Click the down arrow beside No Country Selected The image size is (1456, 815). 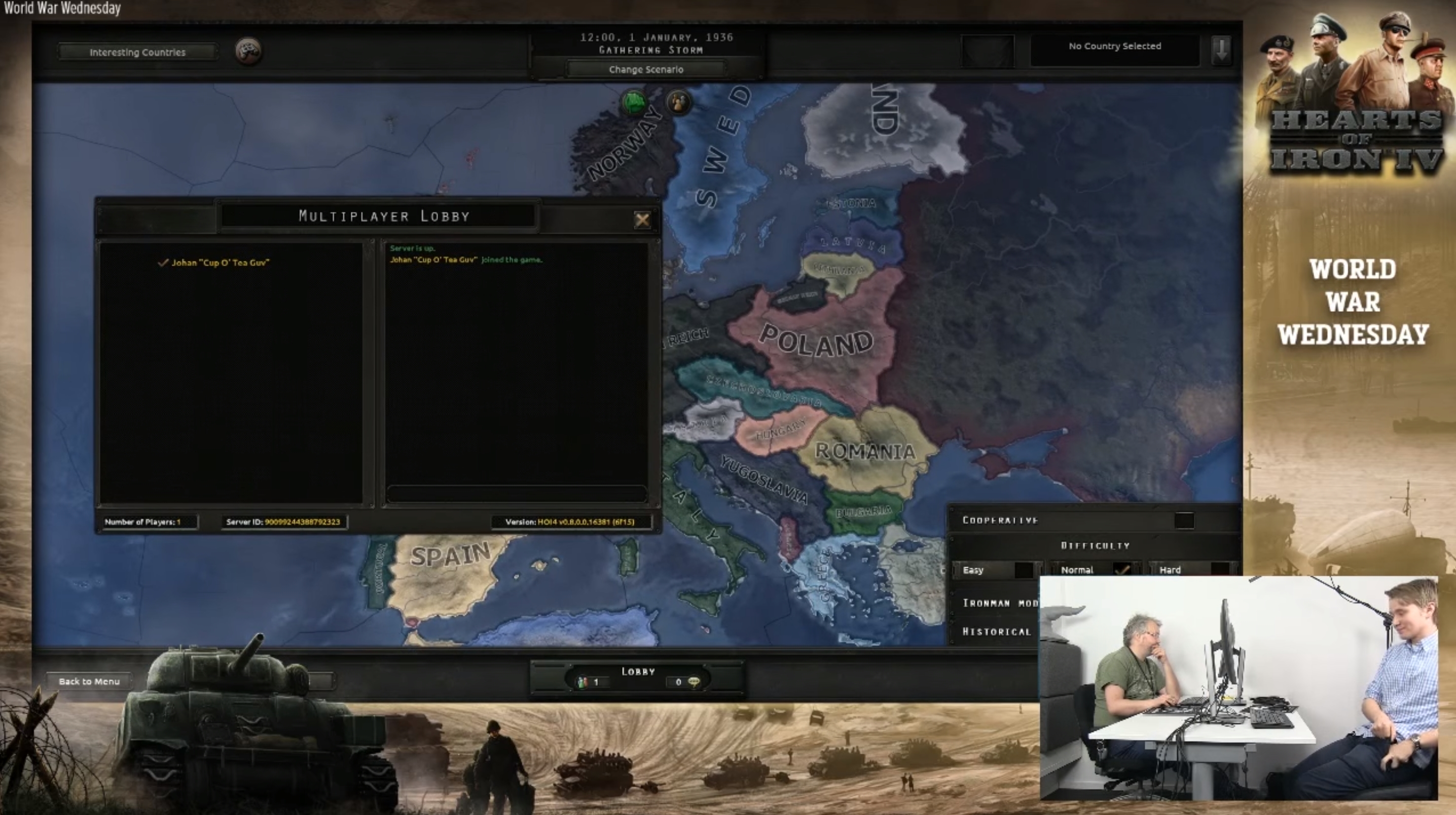tap(1221, 50)
